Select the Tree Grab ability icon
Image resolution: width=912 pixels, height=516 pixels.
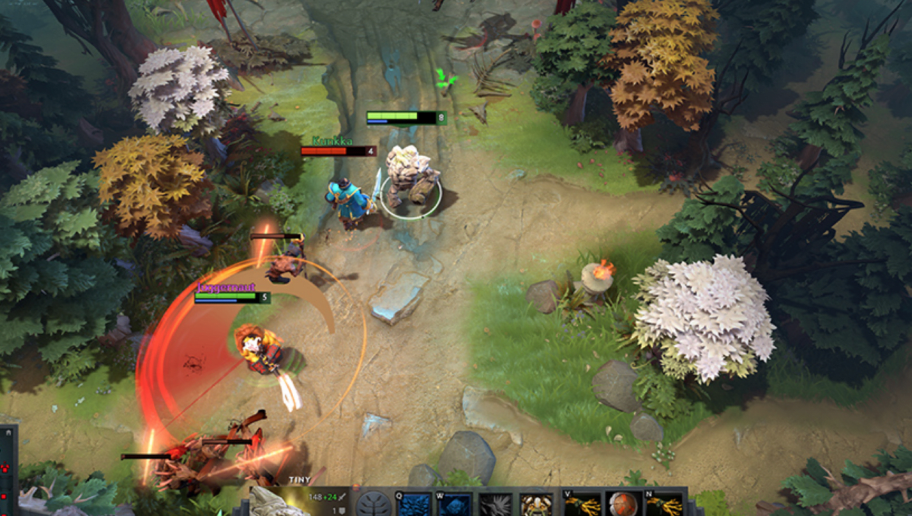point(495,505)
